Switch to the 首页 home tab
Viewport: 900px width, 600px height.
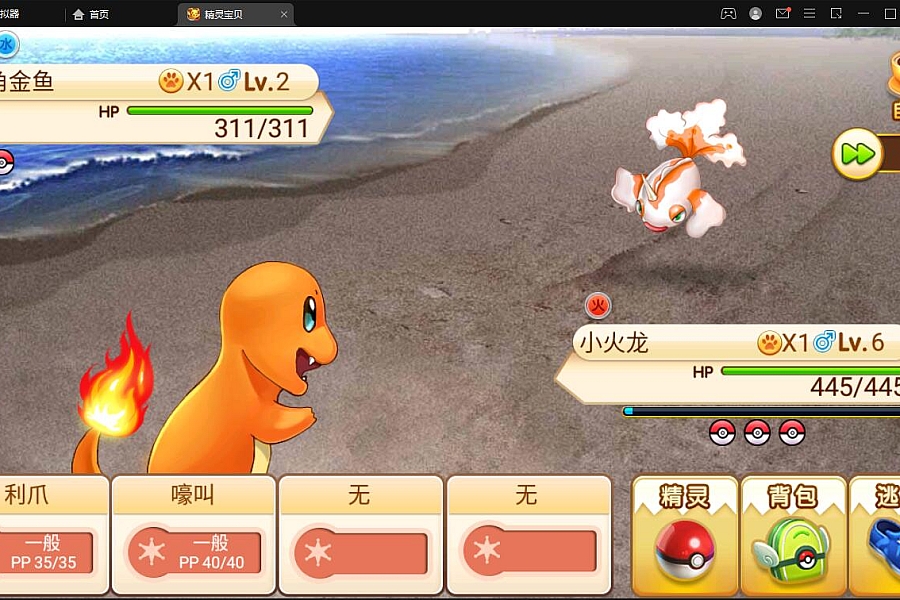[92, 14]
